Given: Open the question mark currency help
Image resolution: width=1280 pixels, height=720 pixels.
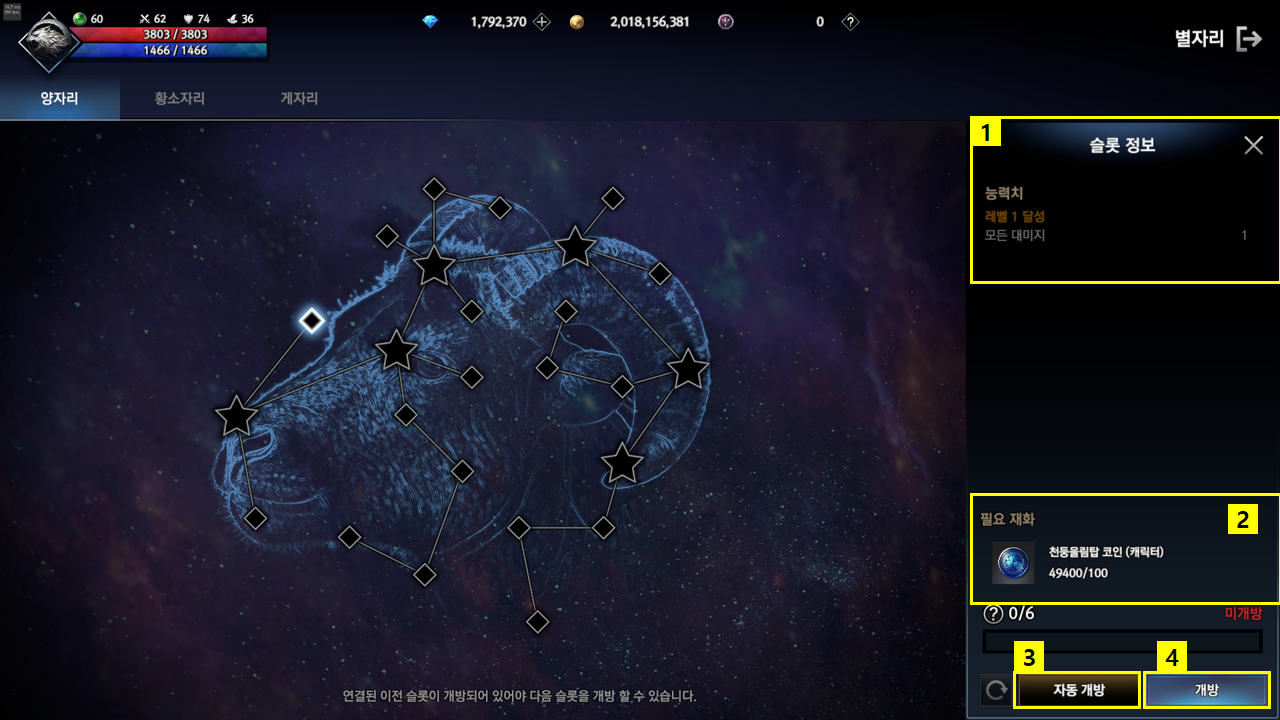Looking at the screenshot, I should pyautogui.click(x=850, y=22).
